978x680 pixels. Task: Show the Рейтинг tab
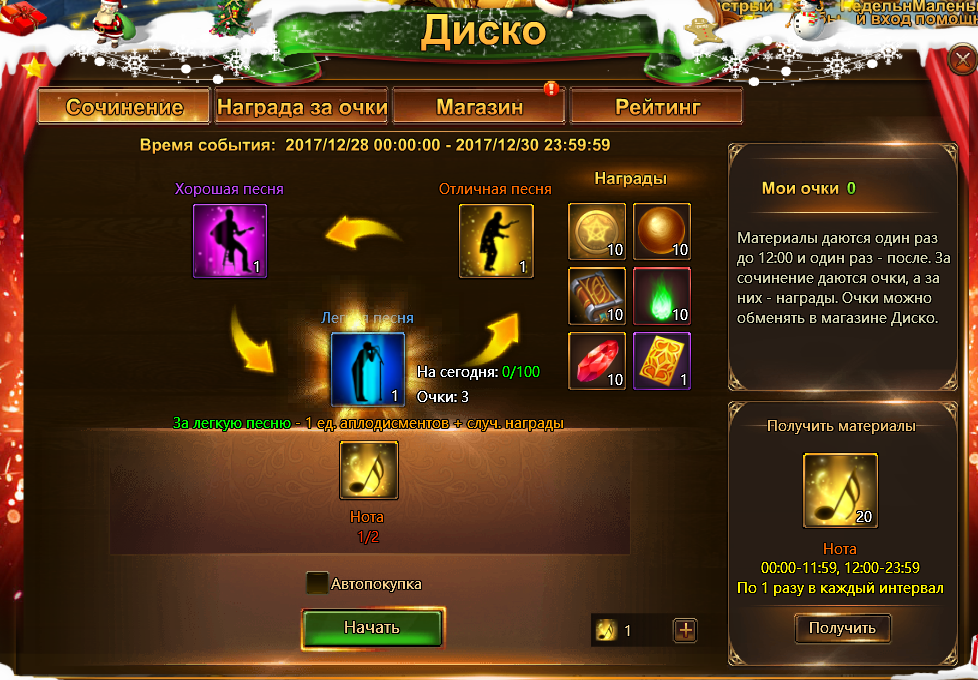tap(657, 107)
